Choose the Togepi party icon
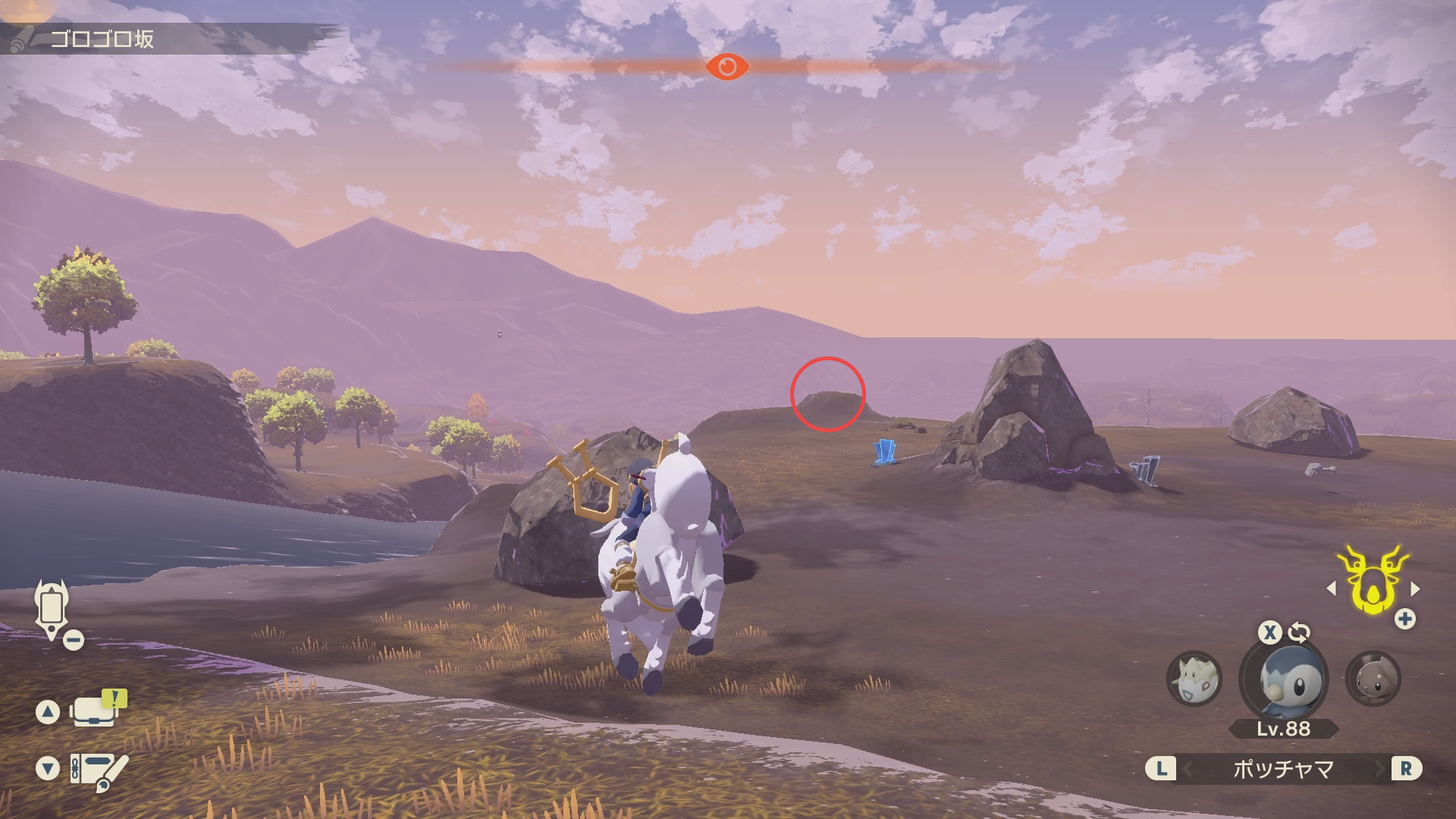Viewport: 1456px width, 819px height. click(x=1194, y=679)
